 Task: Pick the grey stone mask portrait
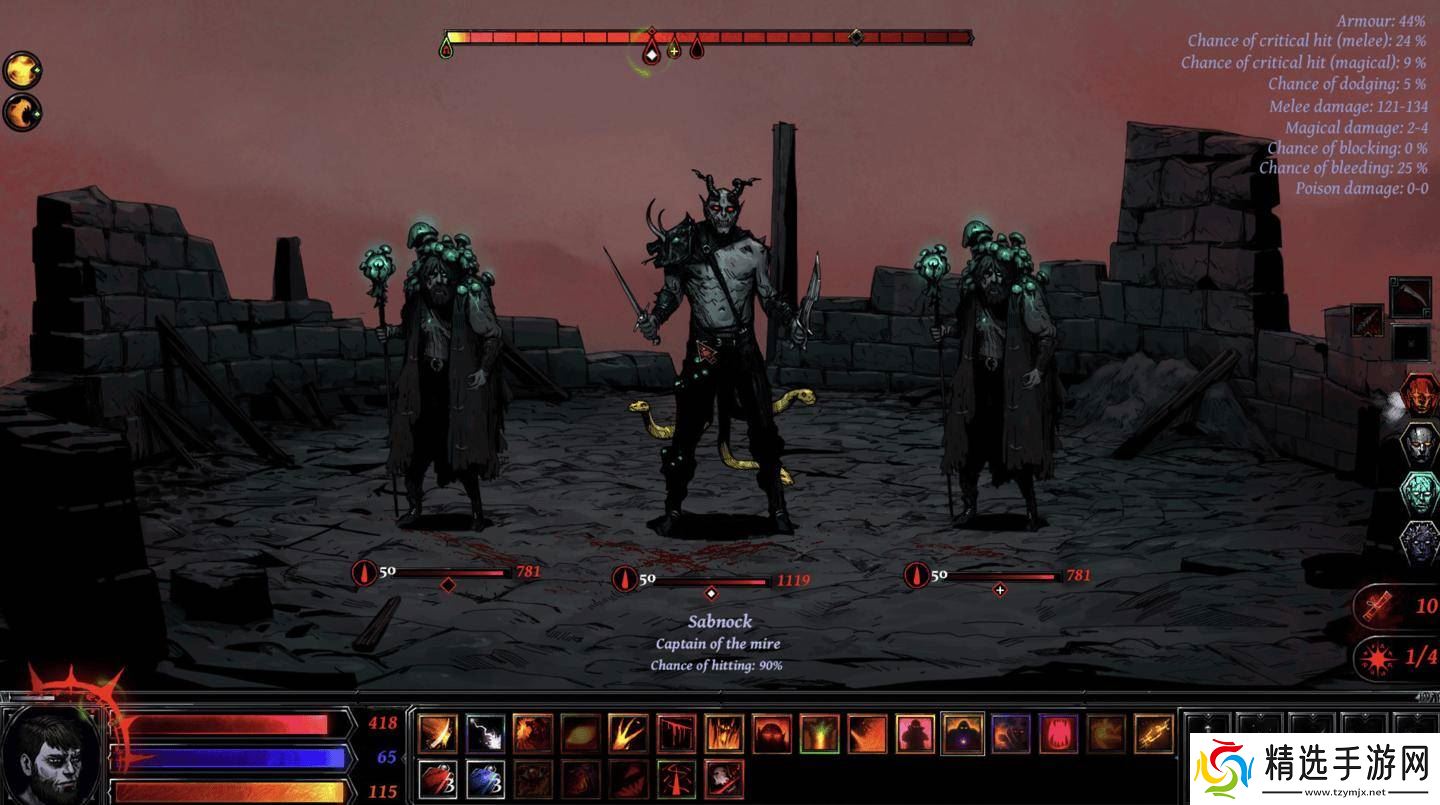pyautogui.click(x=1419, y=443)
